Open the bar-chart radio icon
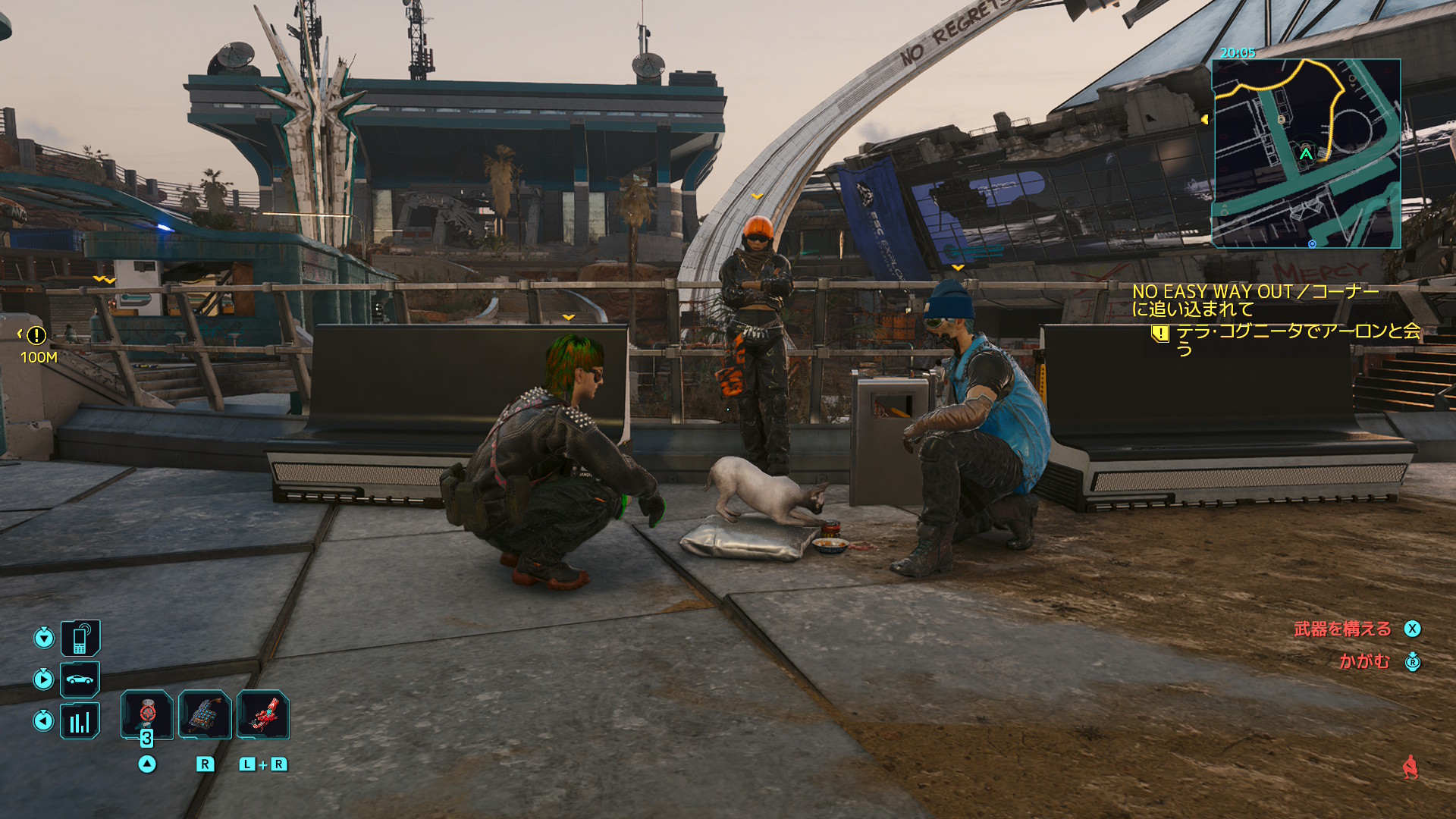This screenshot has width=1456, height=819. (80, 720)
